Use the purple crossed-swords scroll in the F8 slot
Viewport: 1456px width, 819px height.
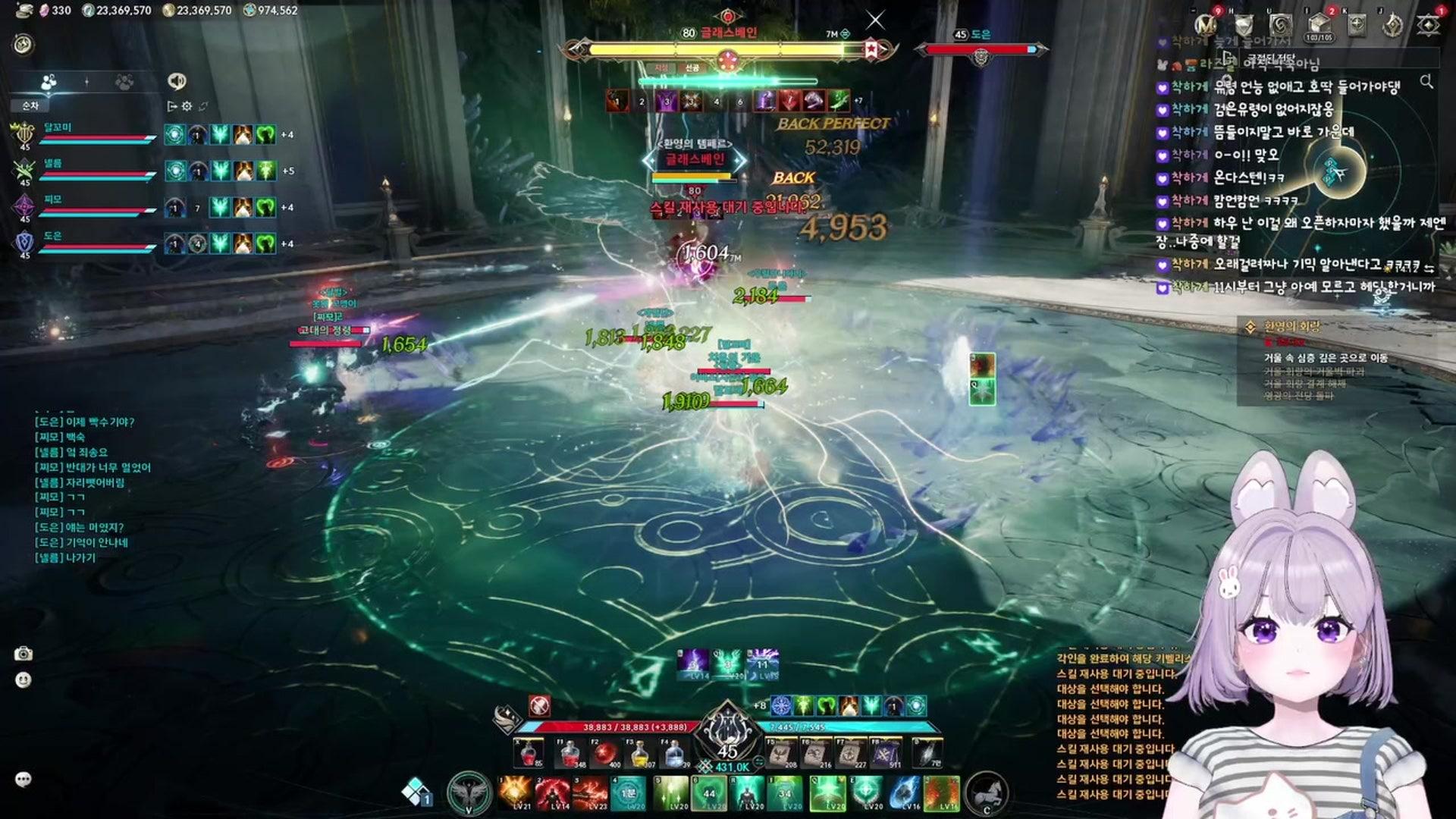[x=884, y=753]
